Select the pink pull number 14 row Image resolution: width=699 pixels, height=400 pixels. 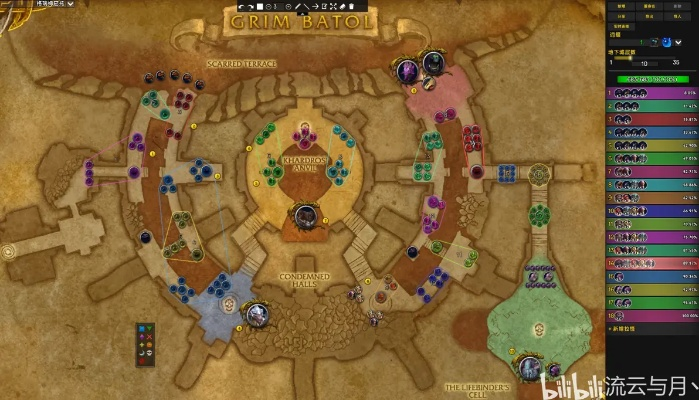click(652, 263)
